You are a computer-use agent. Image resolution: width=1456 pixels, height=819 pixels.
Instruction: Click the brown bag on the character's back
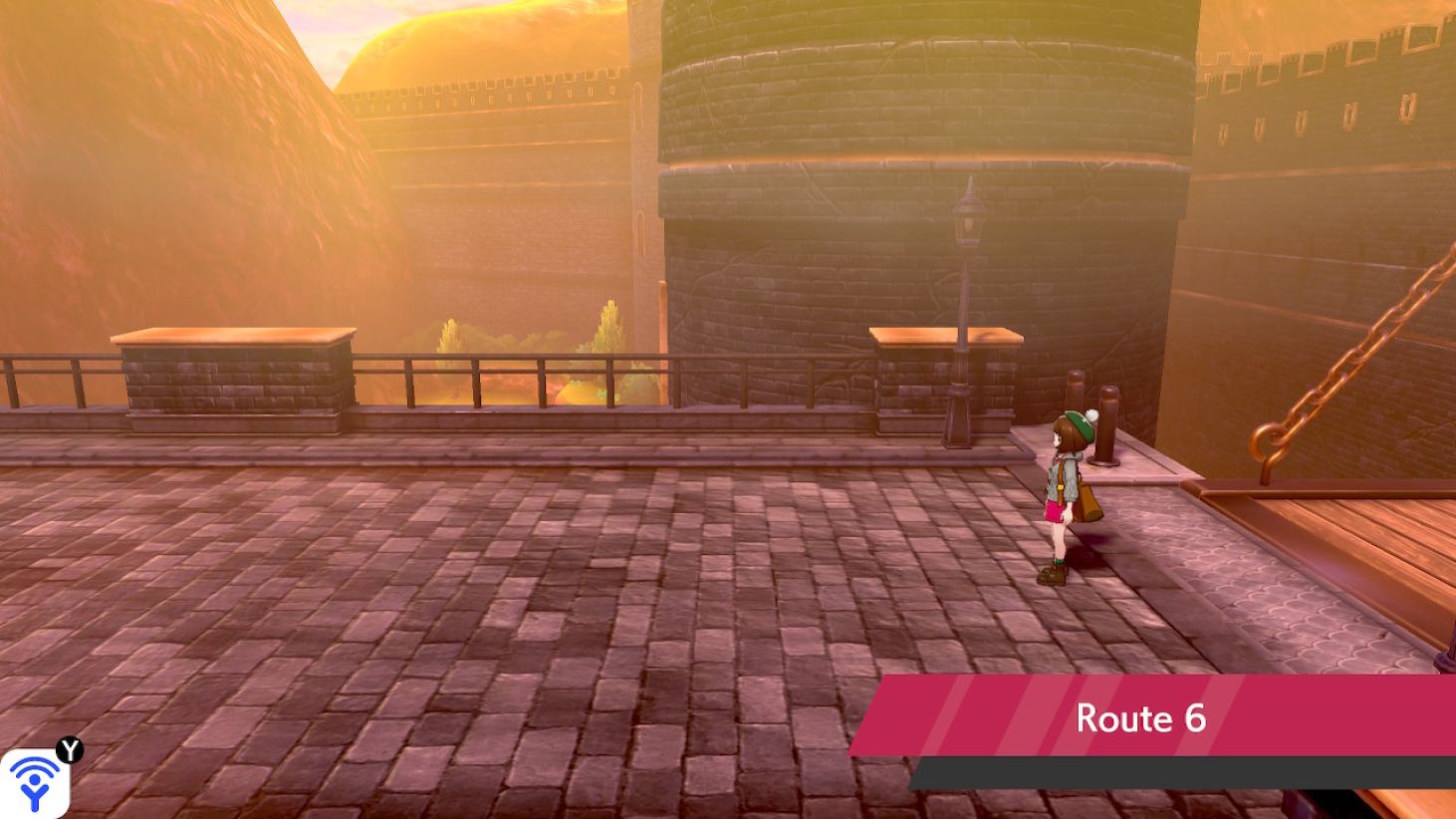pos(1088,496)
